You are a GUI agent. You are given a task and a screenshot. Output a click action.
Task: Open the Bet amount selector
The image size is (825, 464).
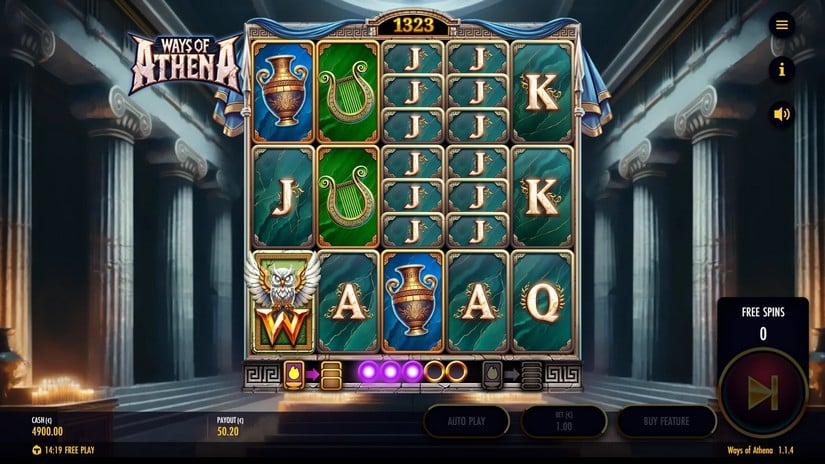pyautogui.click(x=563, y=421)
